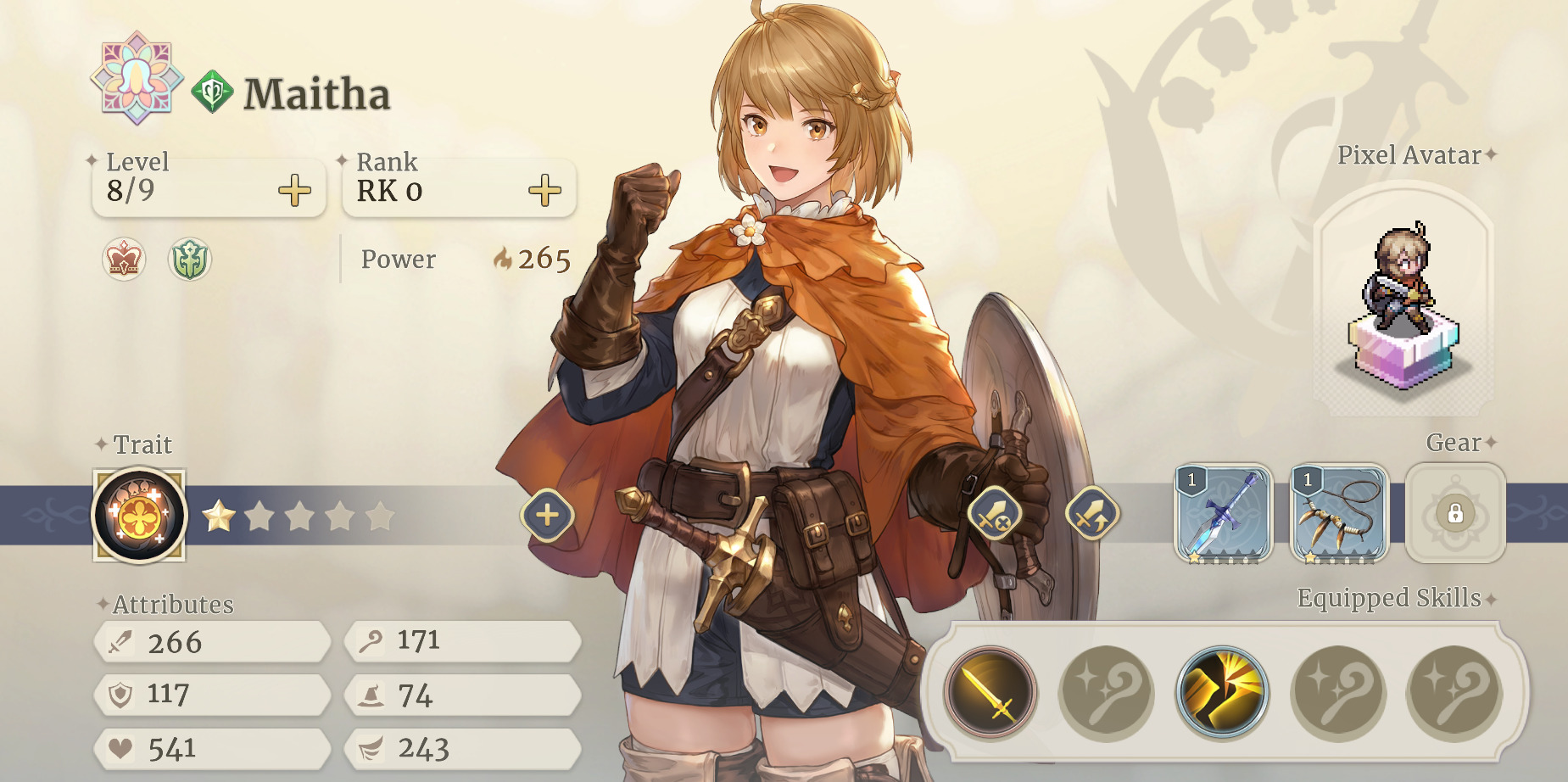Open the green faction emblem beside Maitha's name
The width and height of the screenshot is (1568, 782).
point(212,92)
